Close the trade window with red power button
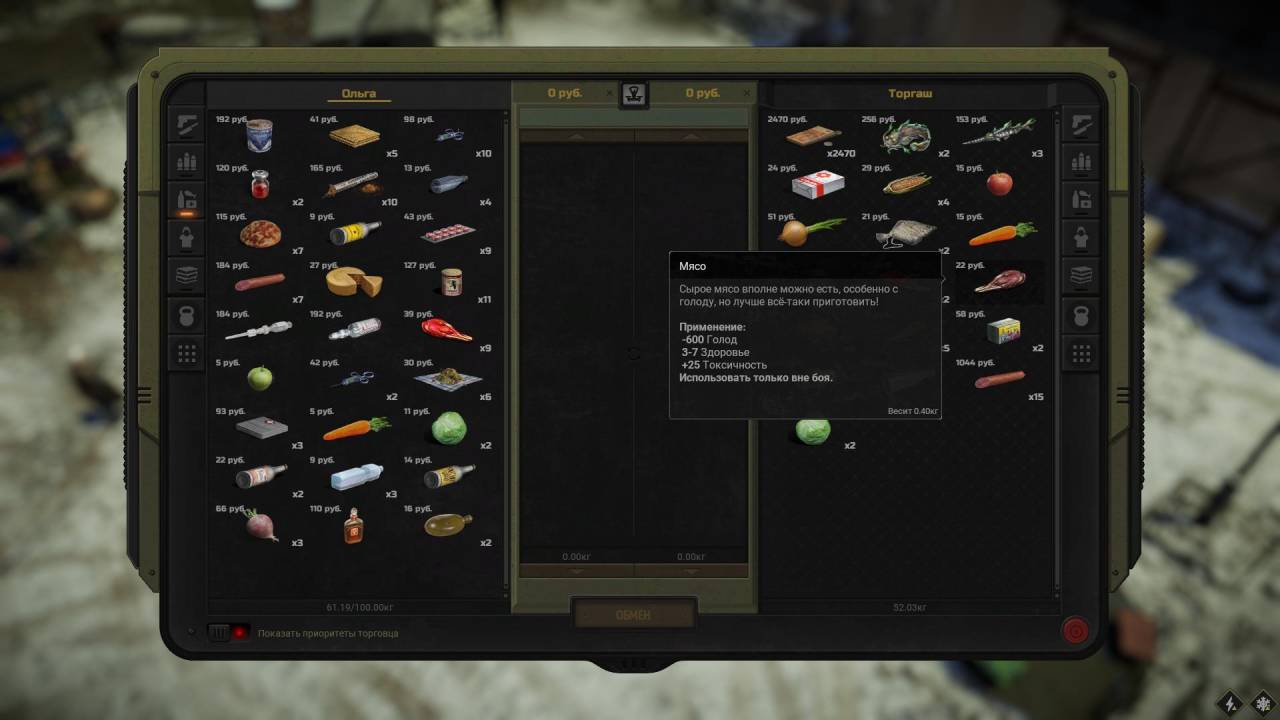The height and width of the screenshot is (720, 1280). [1075, 631]
